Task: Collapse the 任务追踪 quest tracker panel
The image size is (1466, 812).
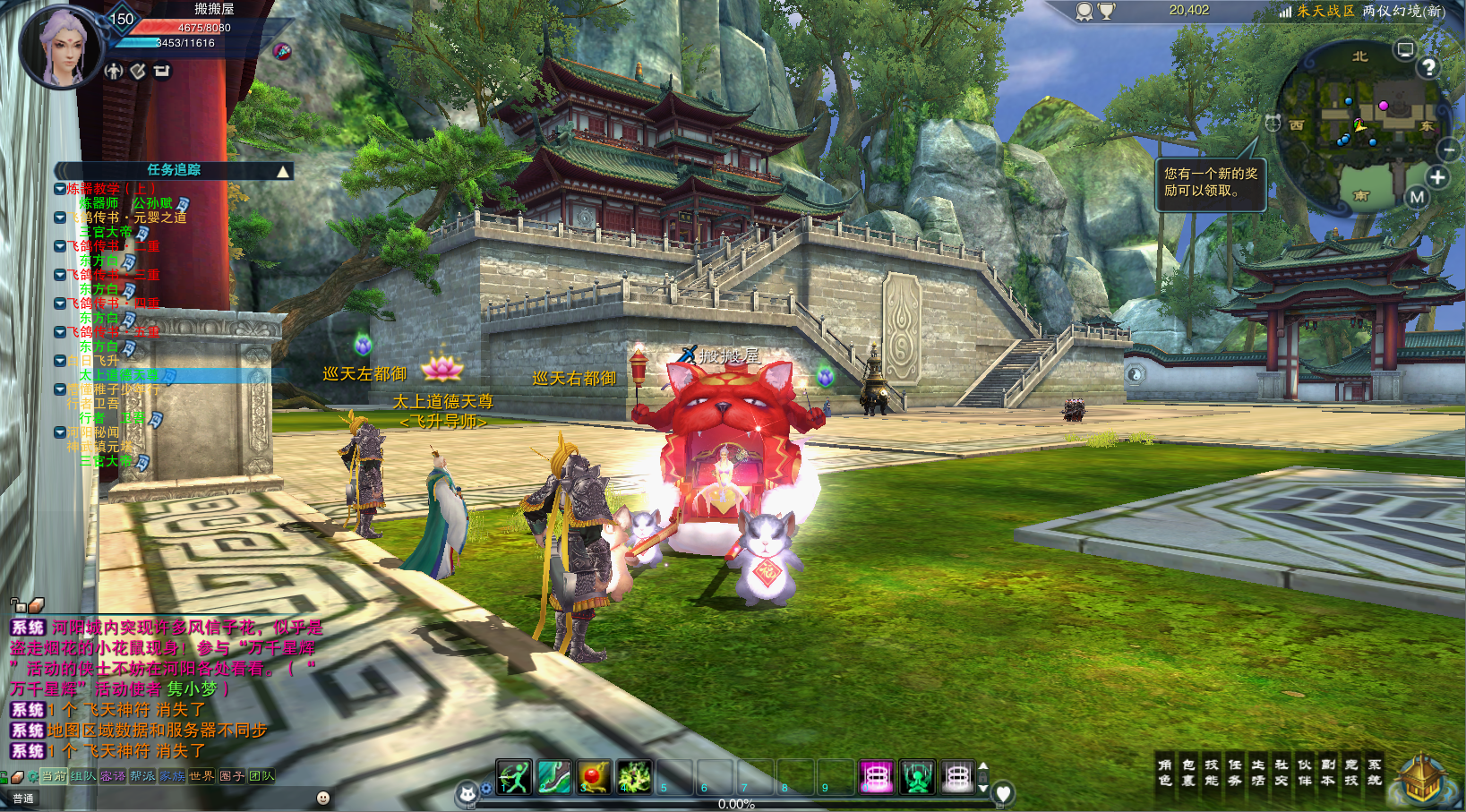Action: (283, 171)
